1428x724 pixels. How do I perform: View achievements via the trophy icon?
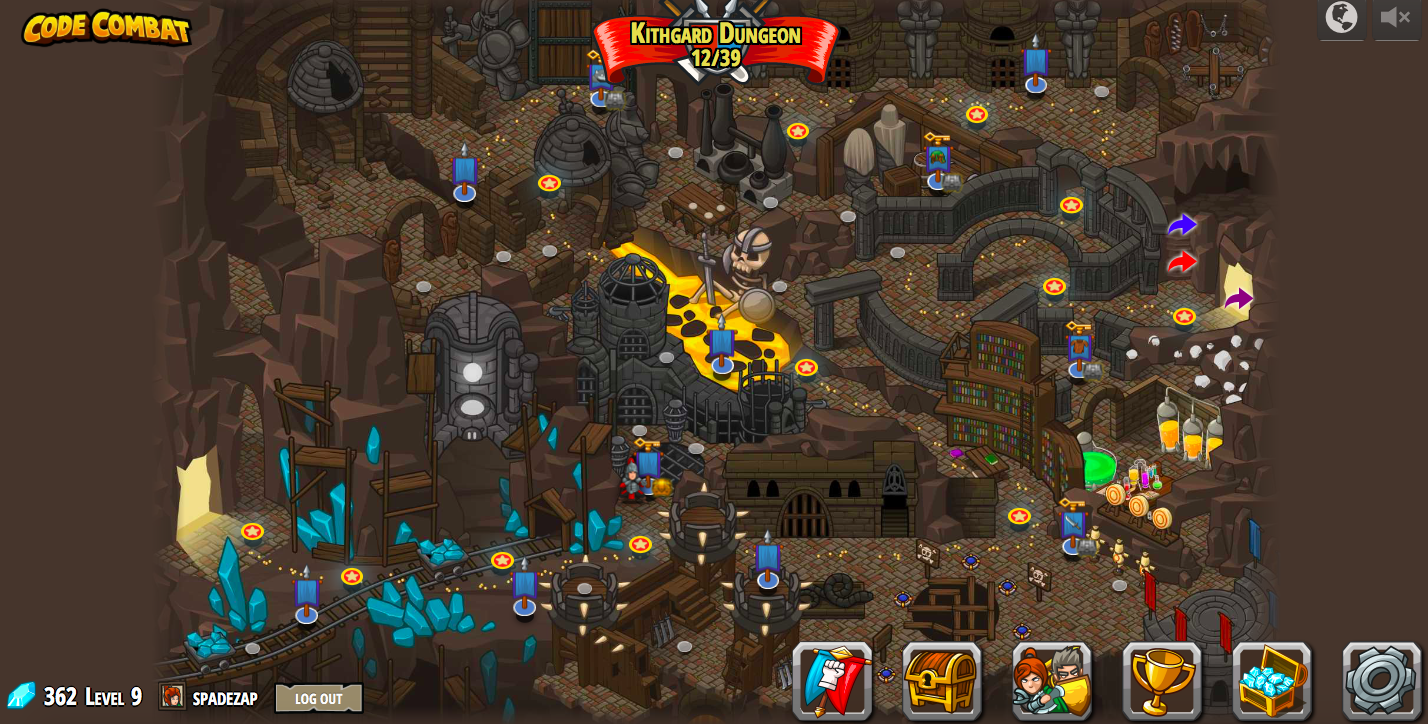coord(1162,681)
